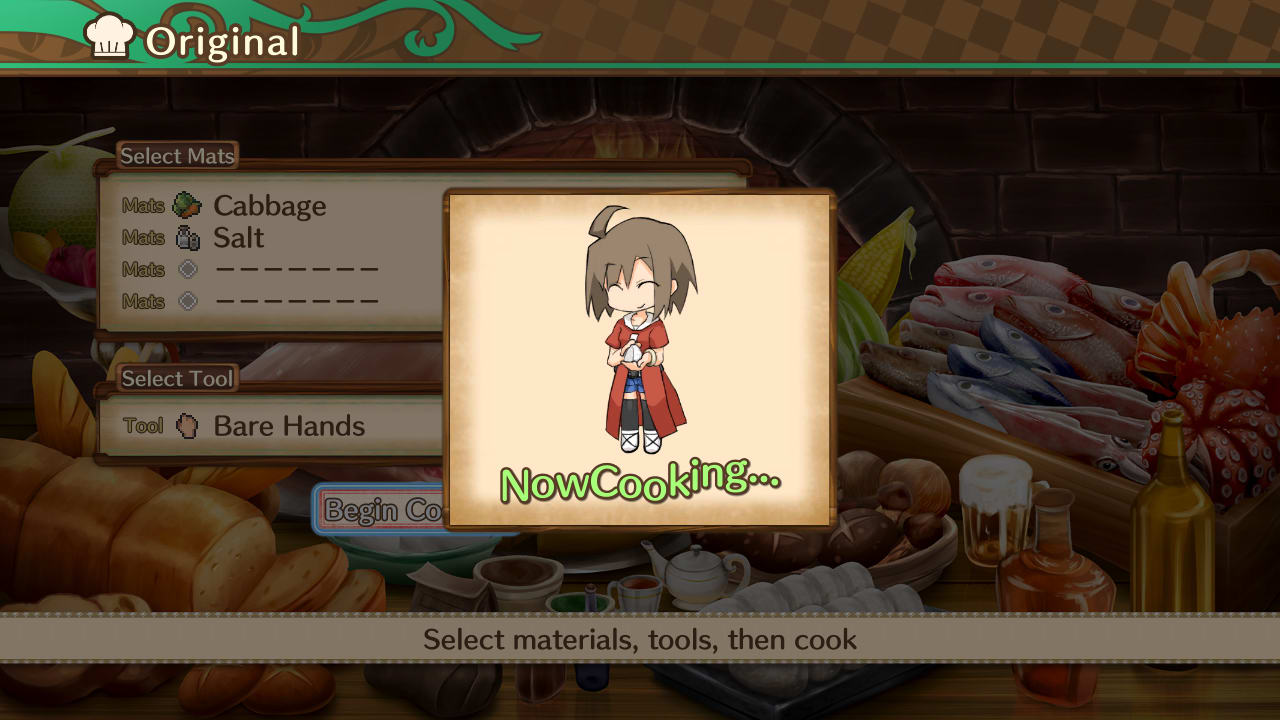Click the Cabbage material entry
The width and height of the screenshot is (1280, 720).
point(268,205)
